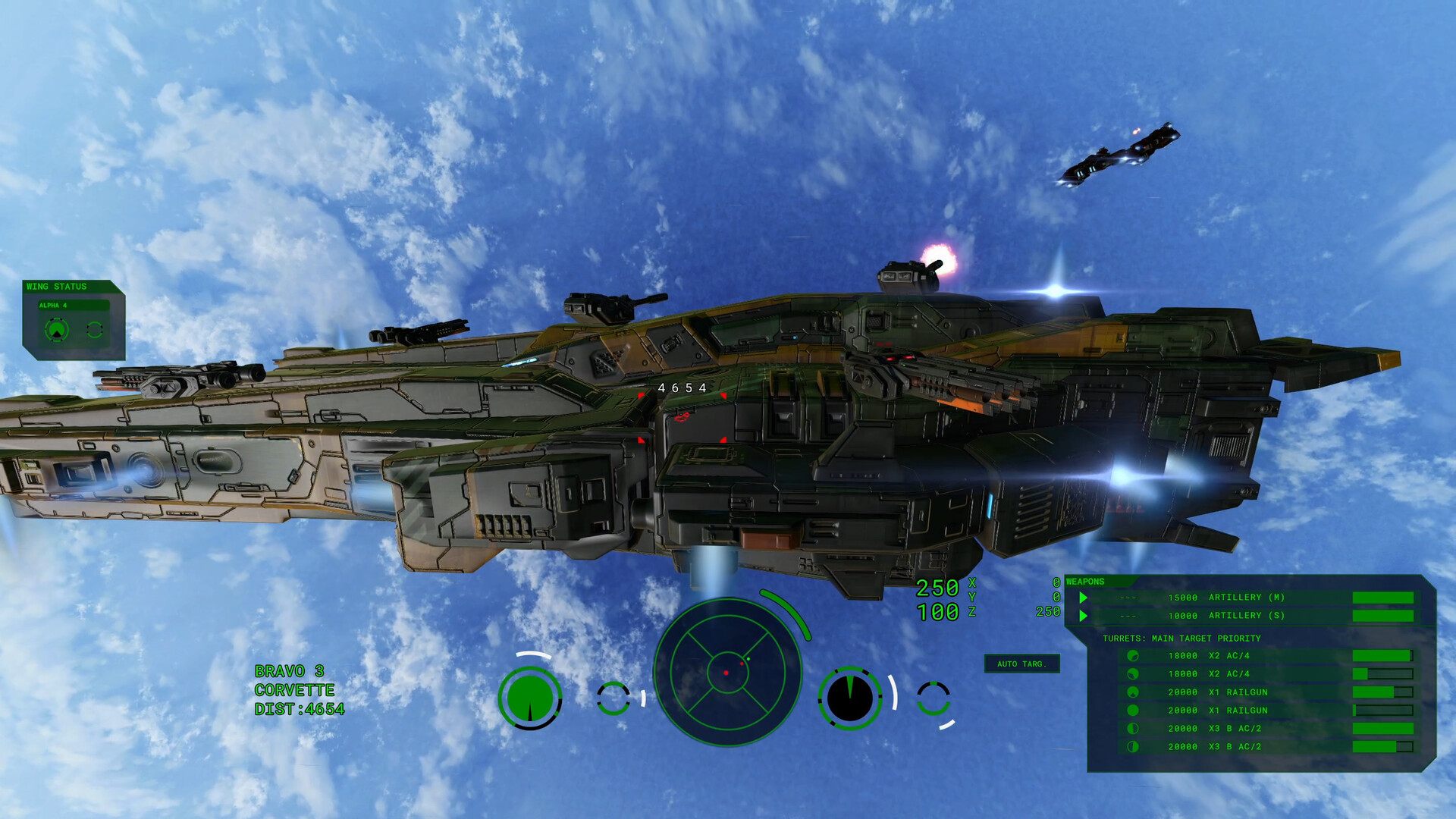Expand the TURRETS: MAIN TARGET PRIORITY section
The height and width of the screenshot is (819, 1456).
coord(1181,638)
